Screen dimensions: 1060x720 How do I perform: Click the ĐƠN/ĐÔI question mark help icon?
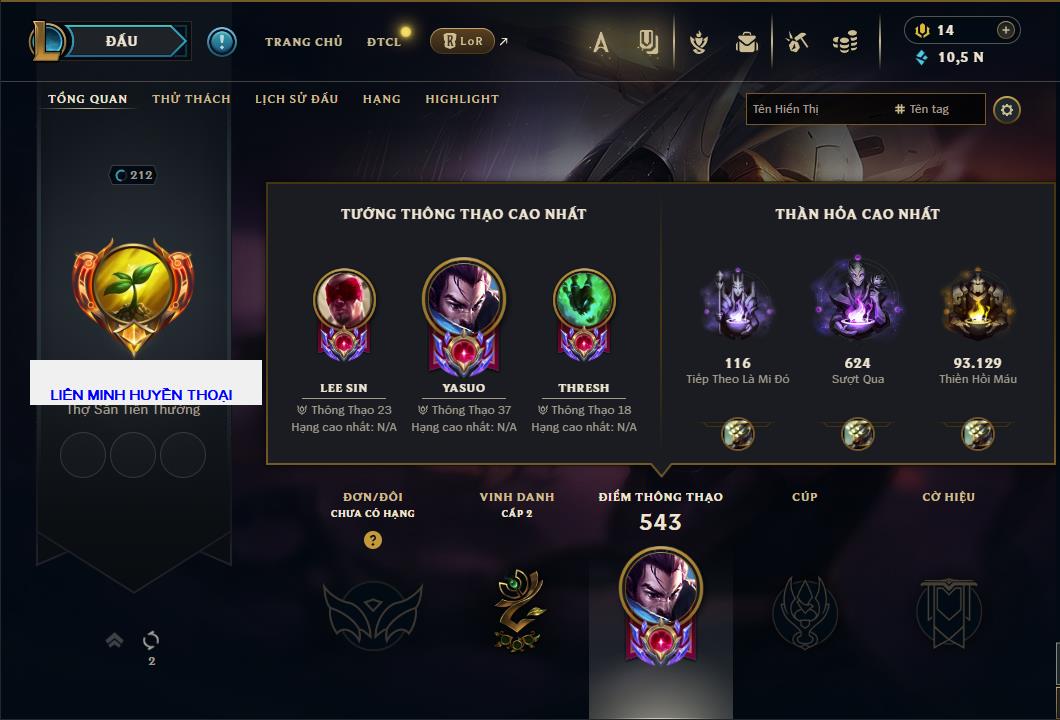point(373,540)
